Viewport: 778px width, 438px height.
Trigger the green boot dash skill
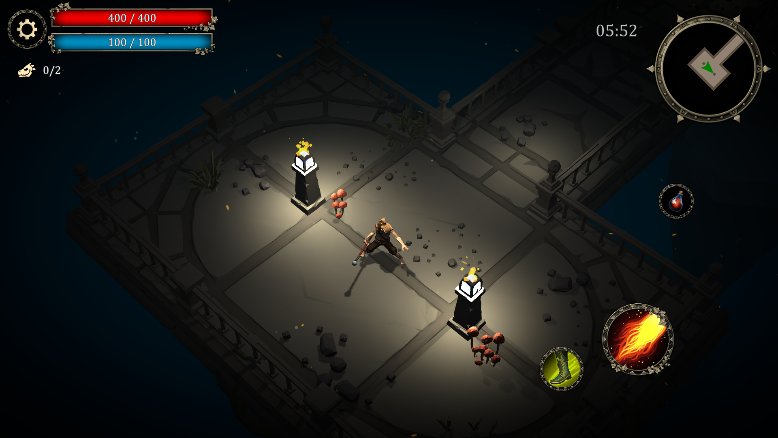(x=561, y=368)
